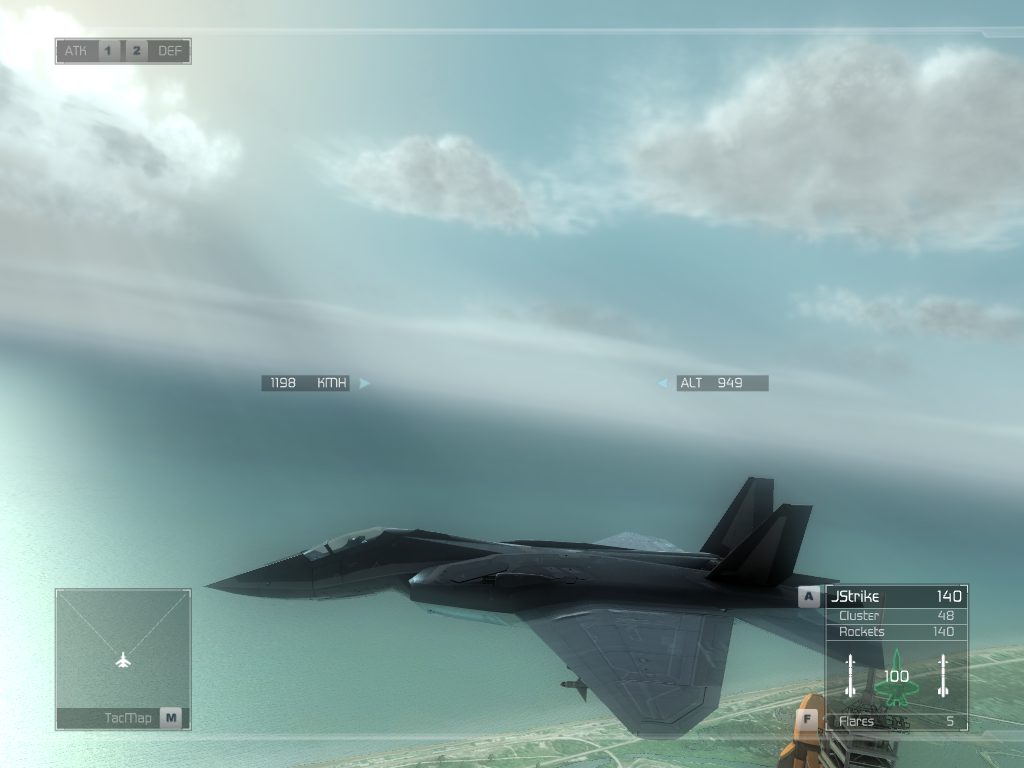
Task: Deploy Flares from the weapons panel
Action: (x=895, y=721)
